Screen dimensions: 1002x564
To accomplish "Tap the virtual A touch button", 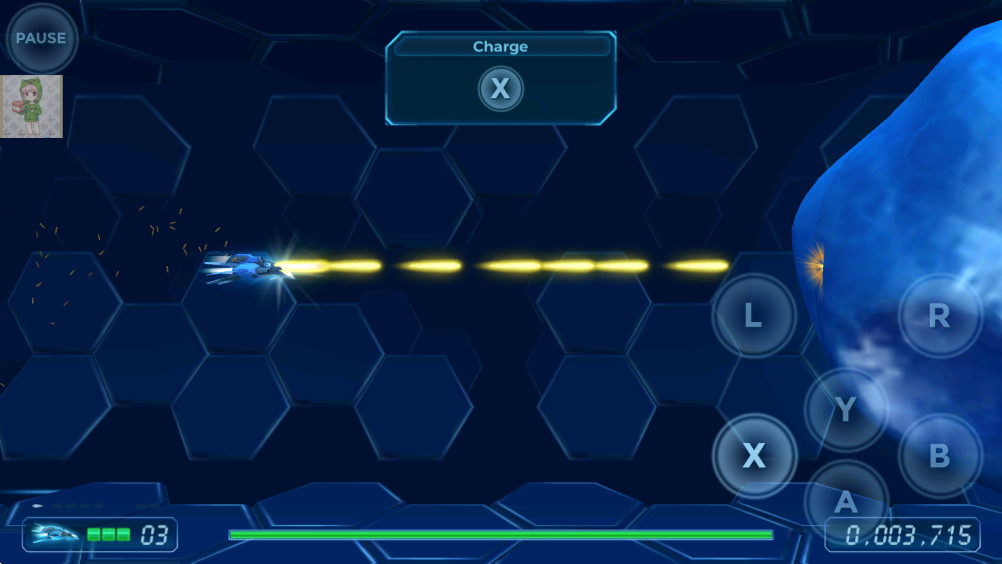I will tap(846, 502).
